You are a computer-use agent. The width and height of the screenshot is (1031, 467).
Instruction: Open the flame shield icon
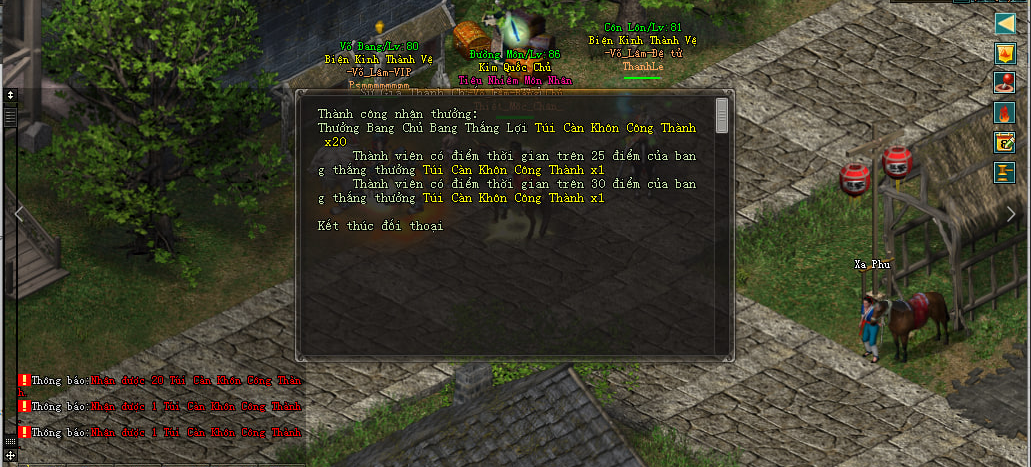pos(1005,53)
